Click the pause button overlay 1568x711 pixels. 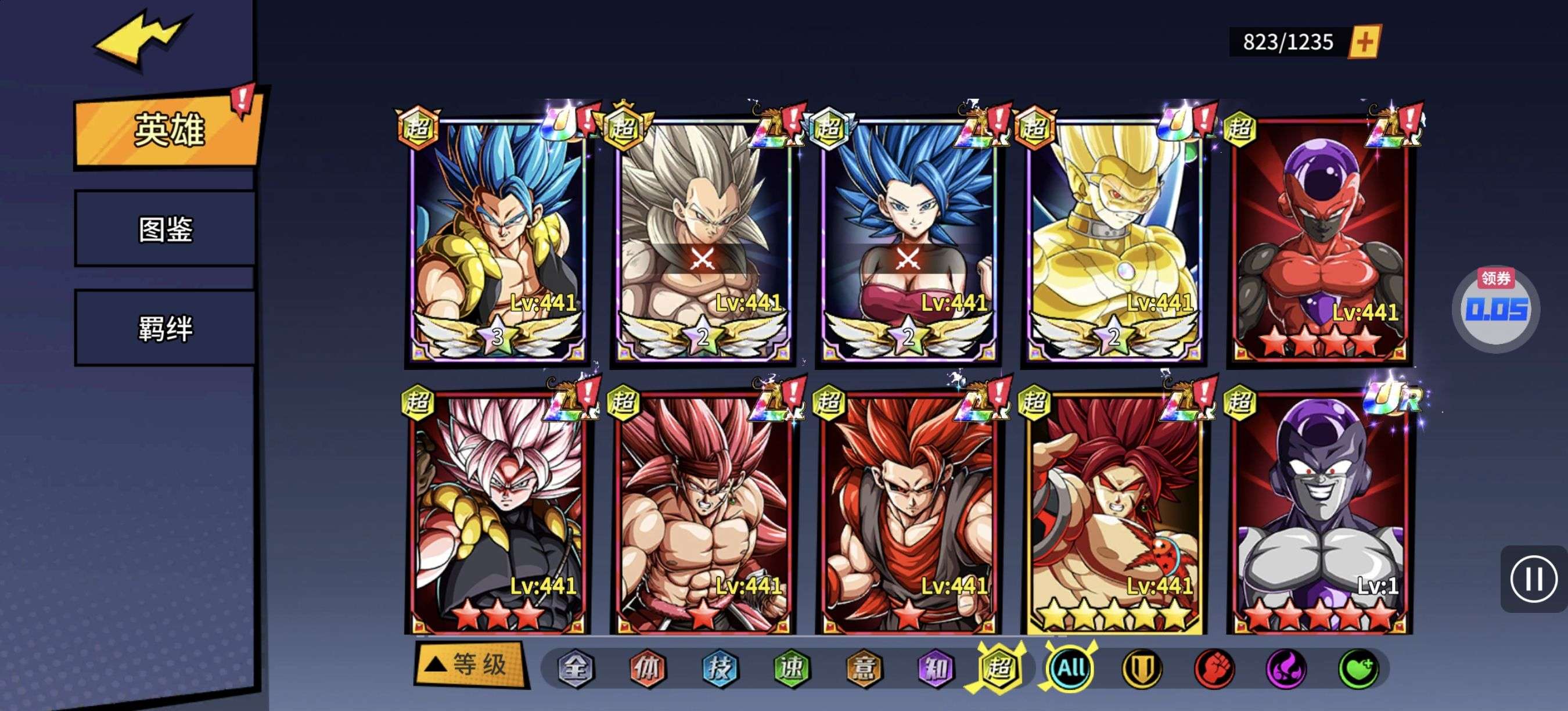pos(1533,579)
